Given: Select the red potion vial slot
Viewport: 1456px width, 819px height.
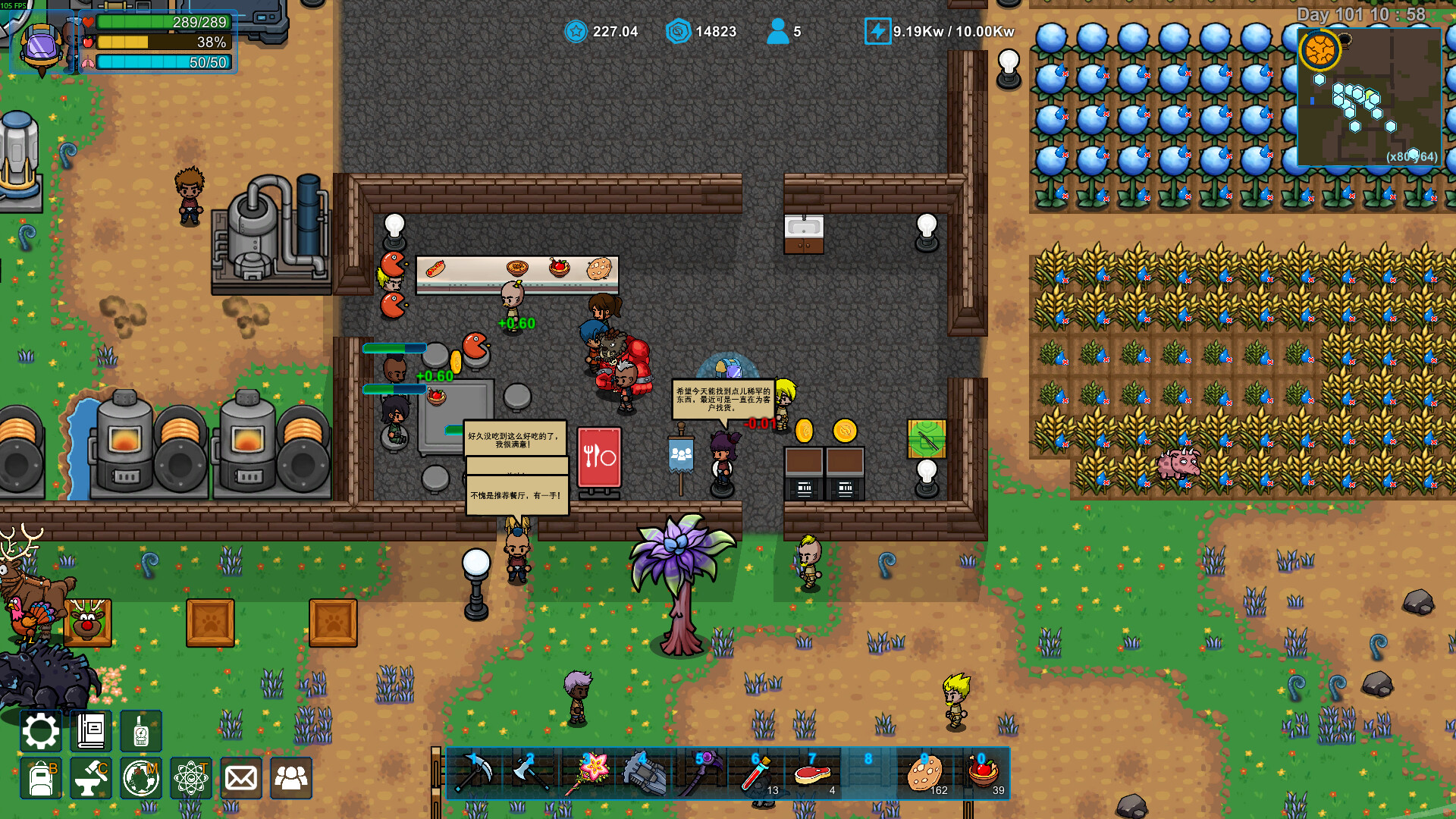Looking at the screenshot, I should (x=756, y=773).
